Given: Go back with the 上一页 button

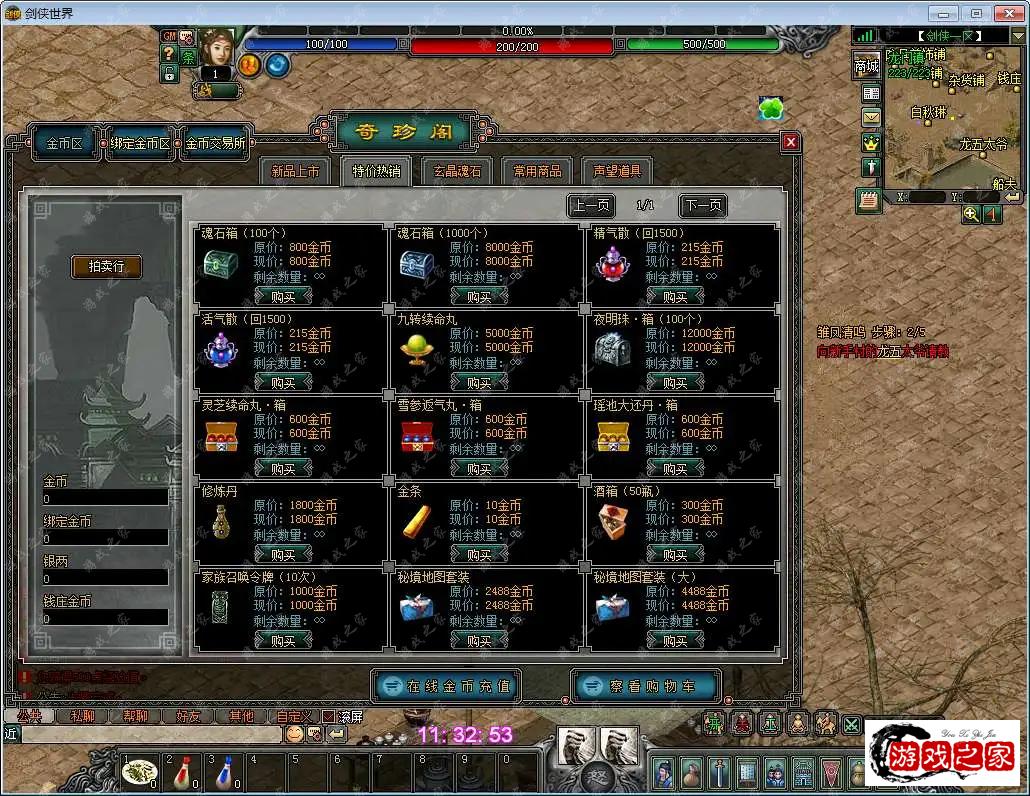Looking at the screenshot, I should (590, 206).
